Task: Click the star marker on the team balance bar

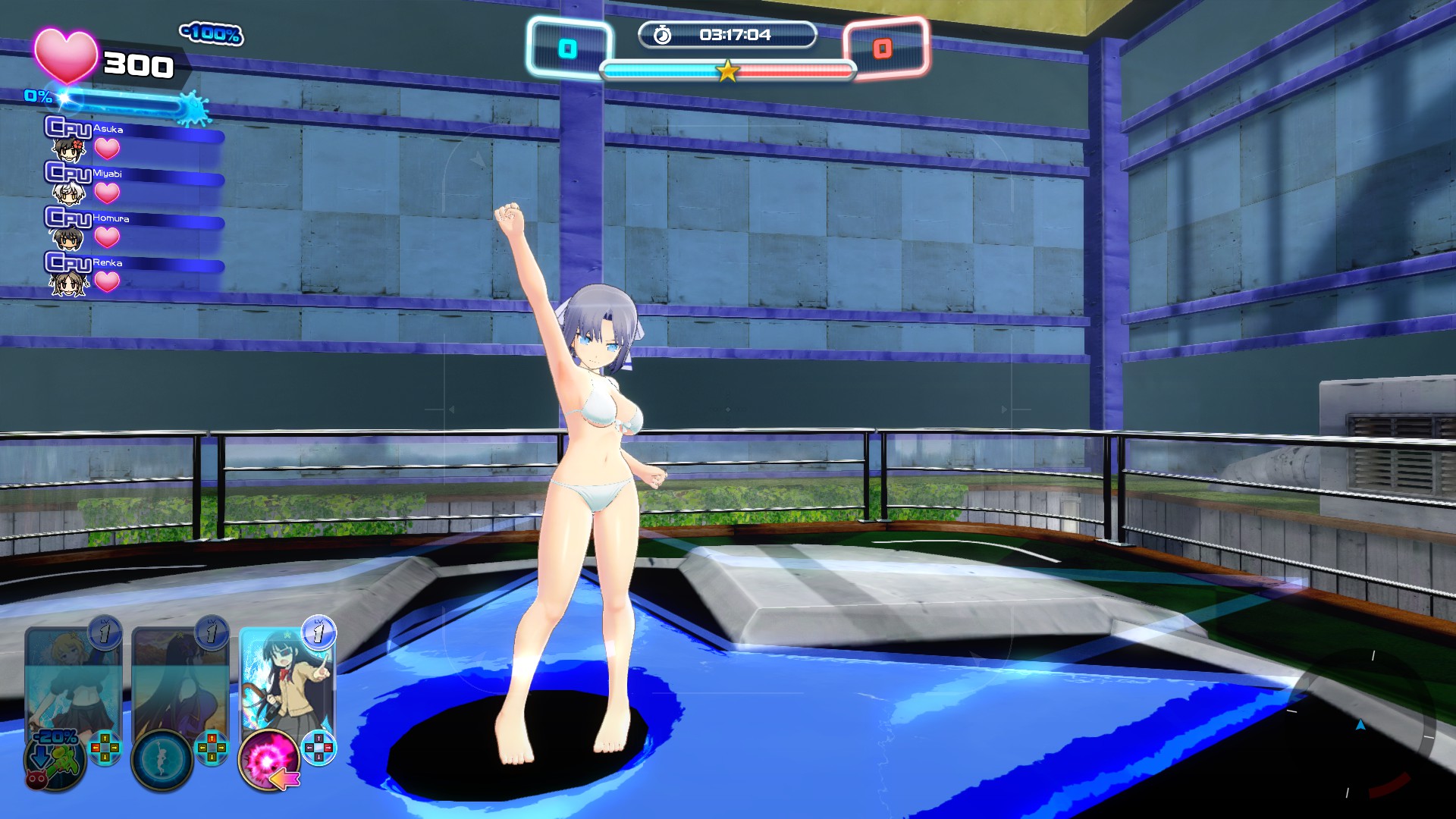Action: pos(726,72)
